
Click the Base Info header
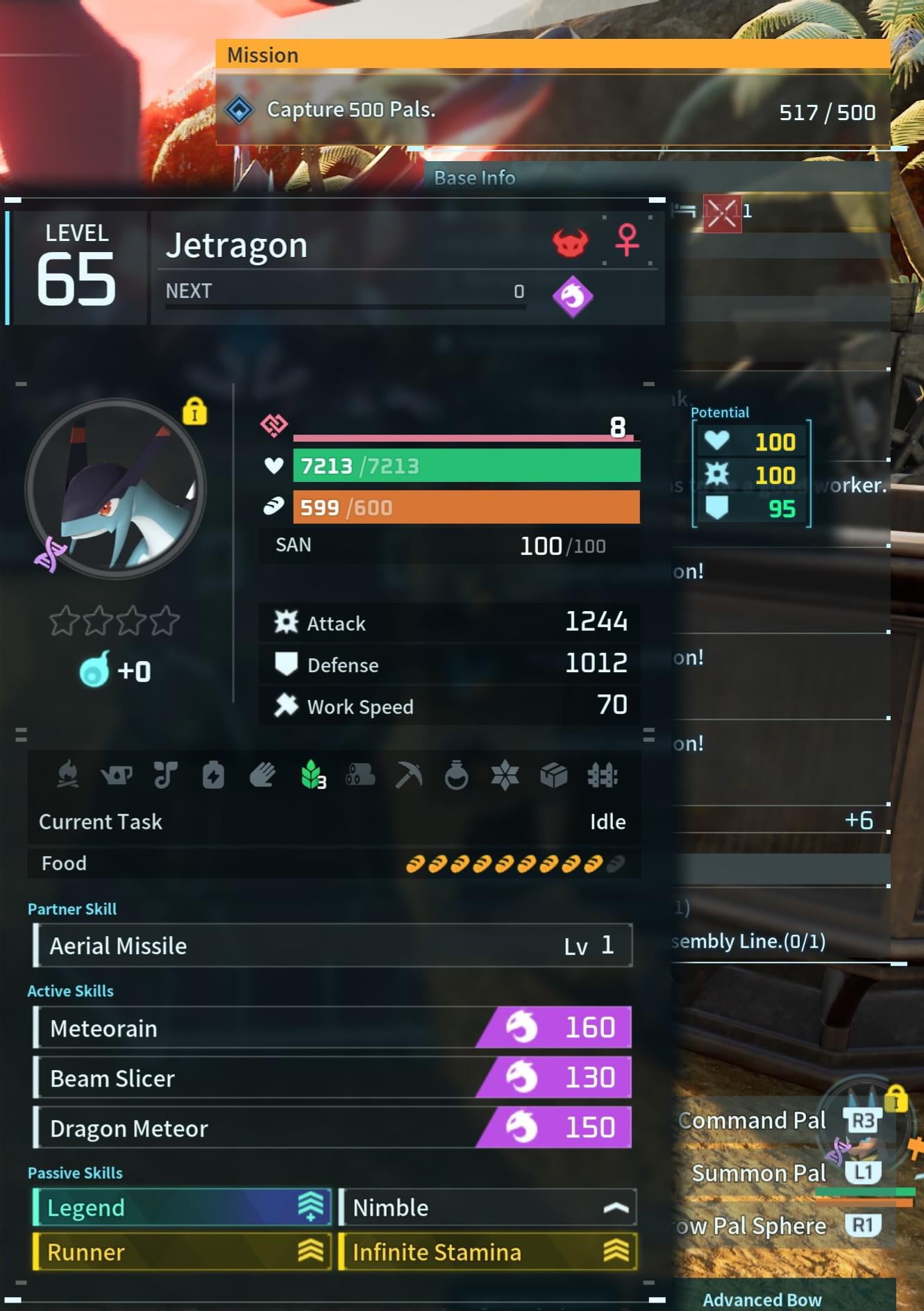[475, 178]
